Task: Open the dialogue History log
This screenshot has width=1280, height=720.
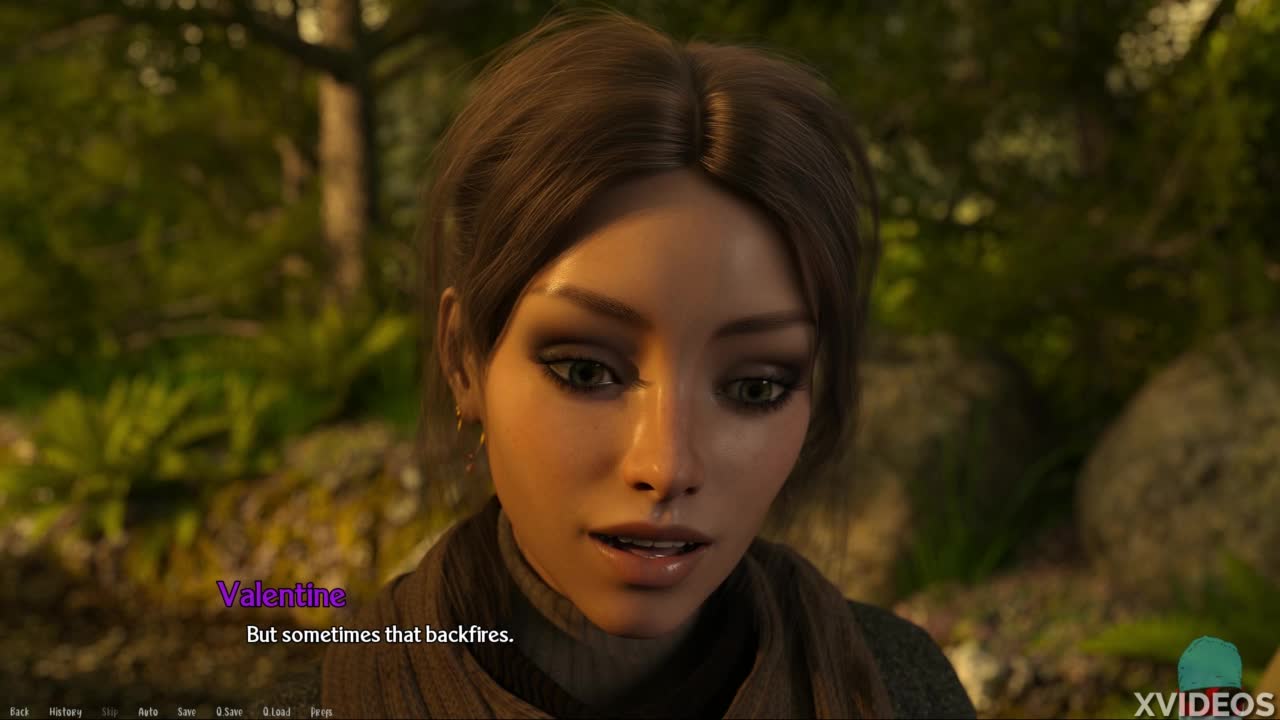Action: 65,712
